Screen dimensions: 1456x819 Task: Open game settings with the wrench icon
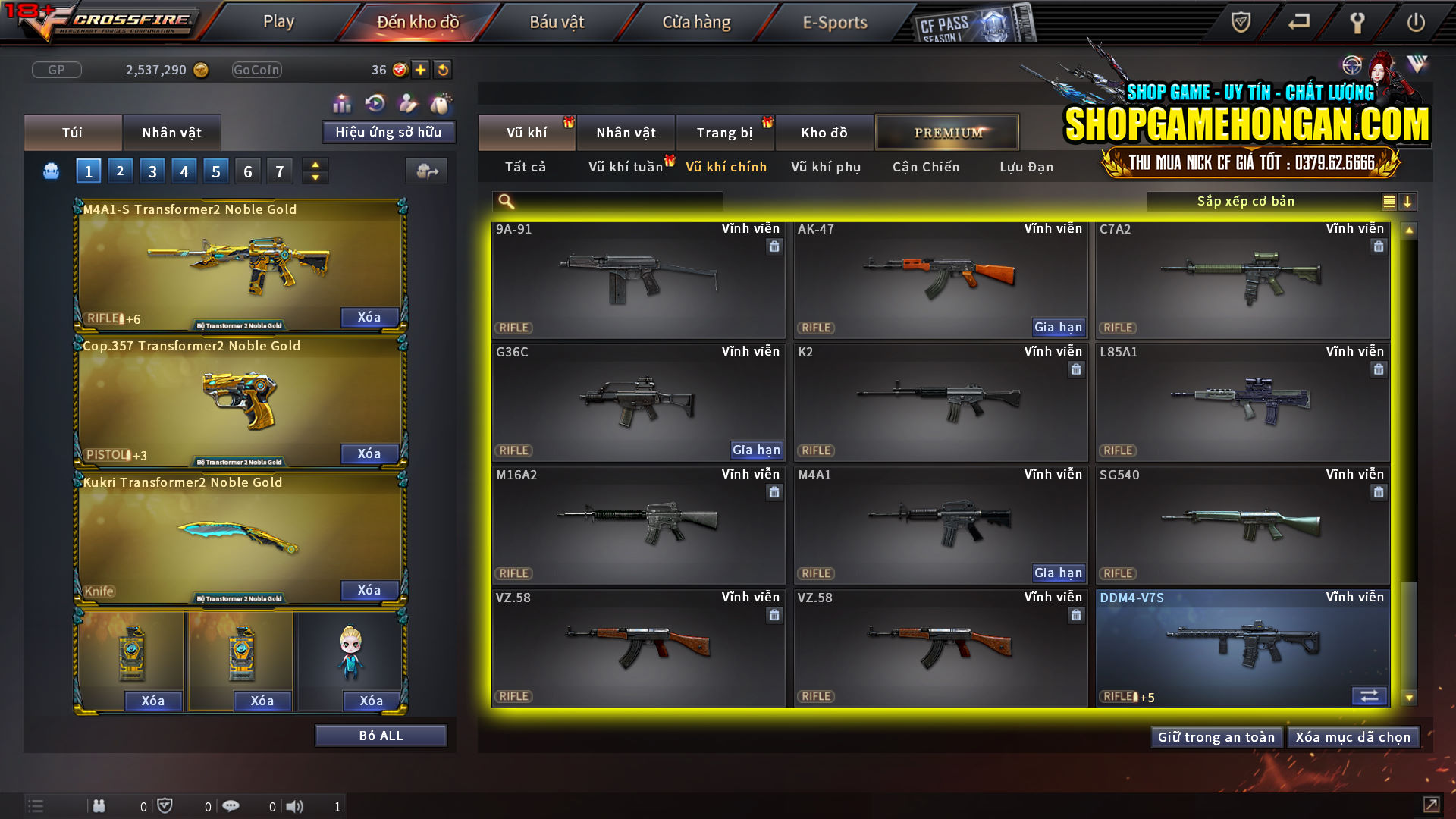pos(1357,22)
